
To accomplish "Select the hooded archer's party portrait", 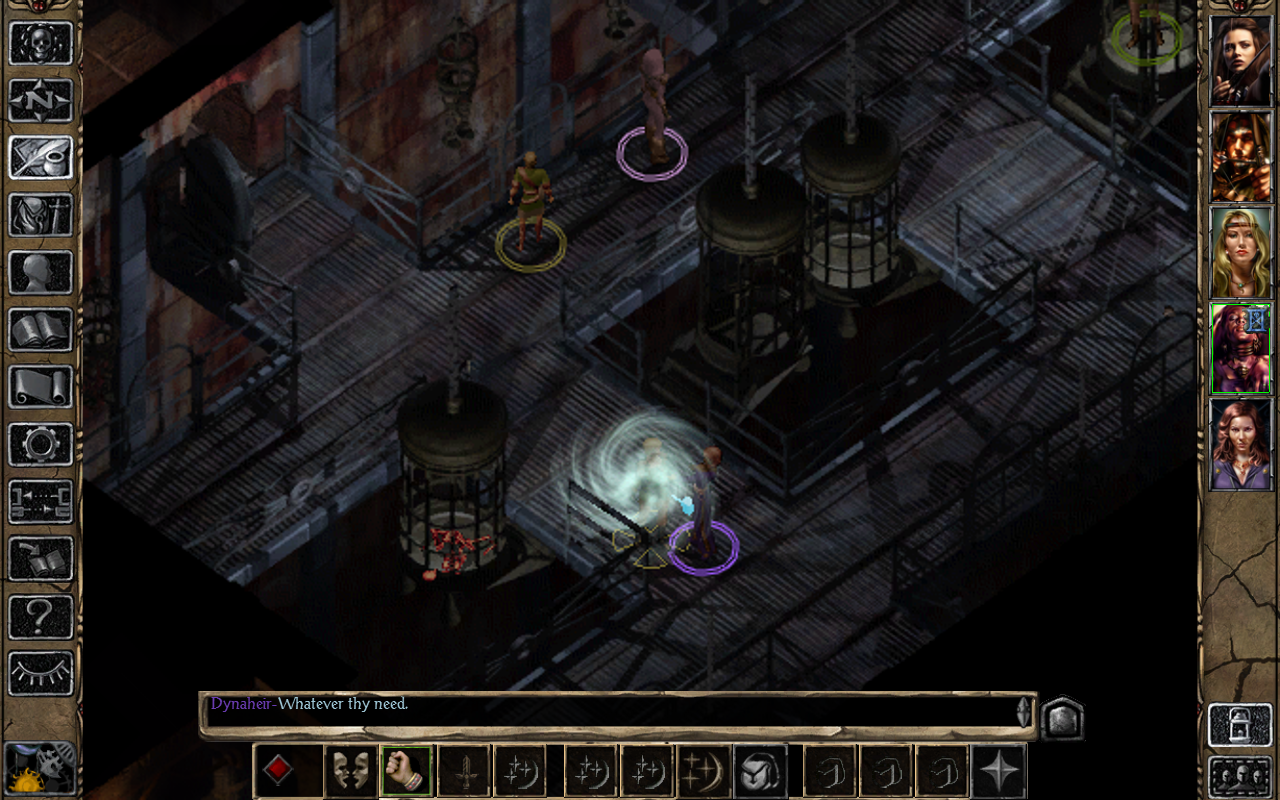I will click(1240, 156).
